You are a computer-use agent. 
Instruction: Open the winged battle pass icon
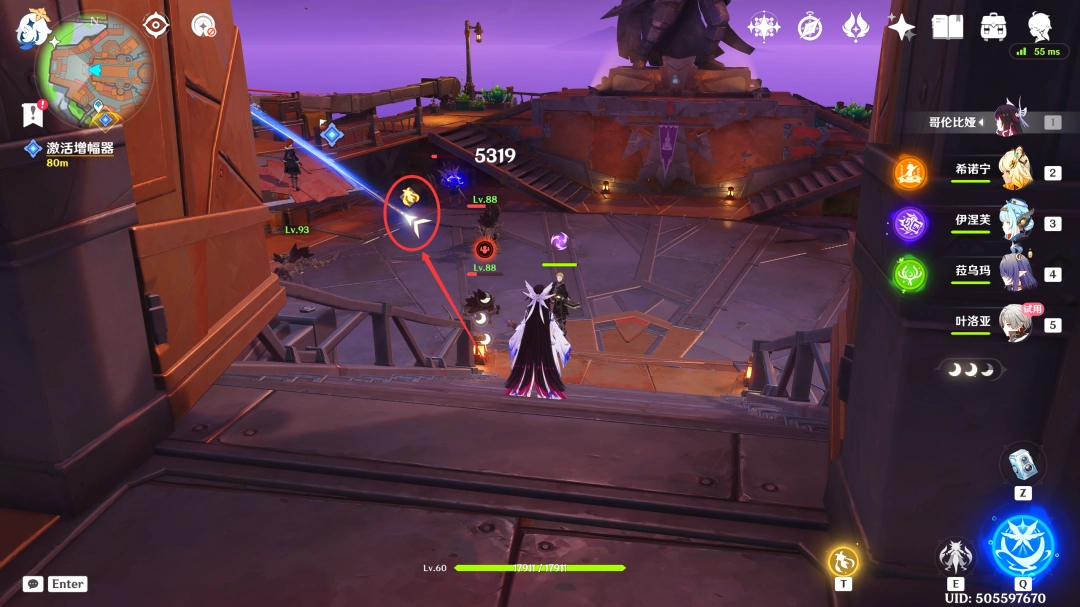click(856, 27)
